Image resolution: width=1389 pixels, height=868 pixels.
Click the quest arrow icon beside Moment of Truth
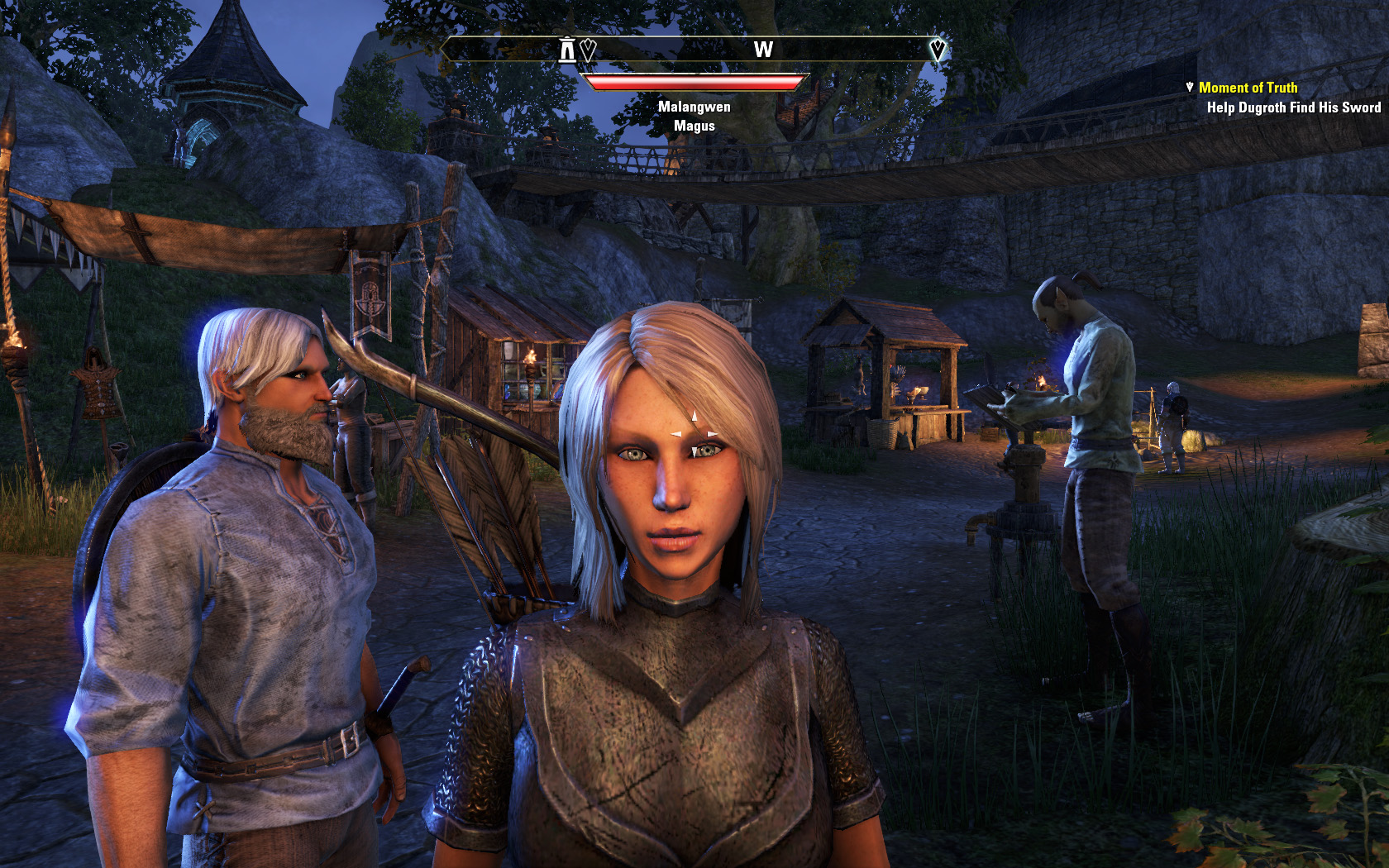click(x=1190, y=87)
